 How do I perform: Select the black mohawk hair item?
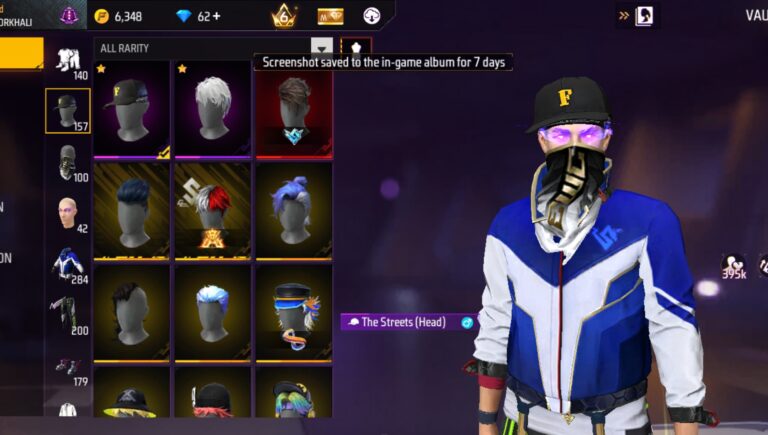point(131,310)
